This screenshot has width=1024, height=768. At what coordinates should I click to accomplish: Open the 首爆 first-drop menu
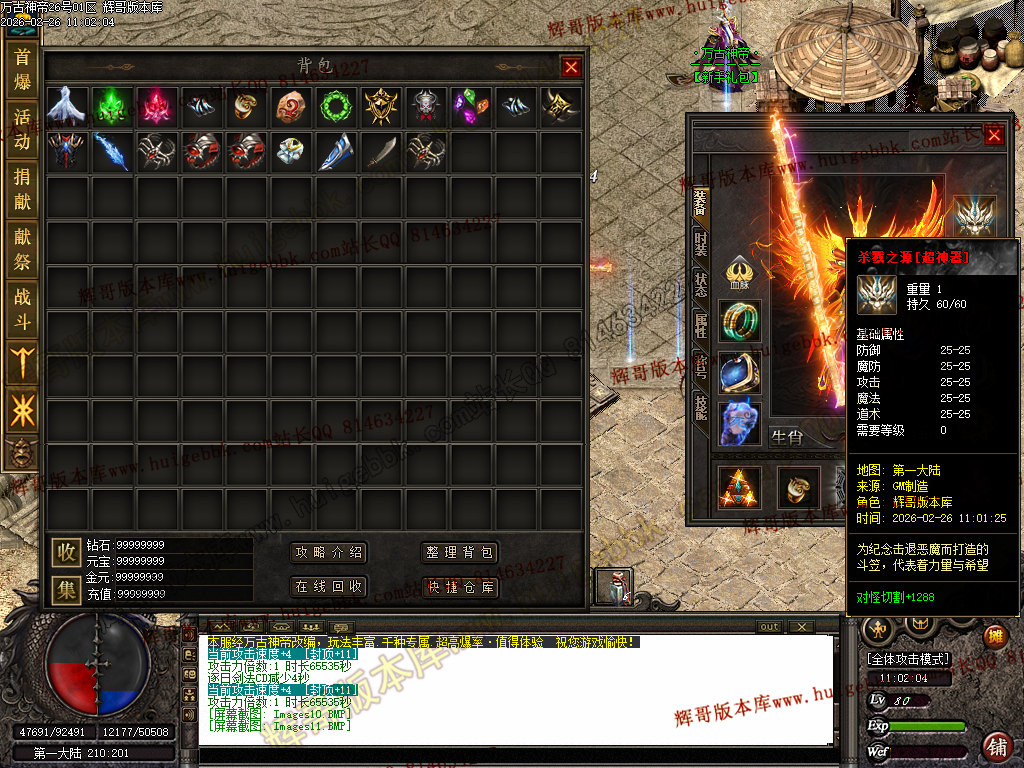(22, 69)
